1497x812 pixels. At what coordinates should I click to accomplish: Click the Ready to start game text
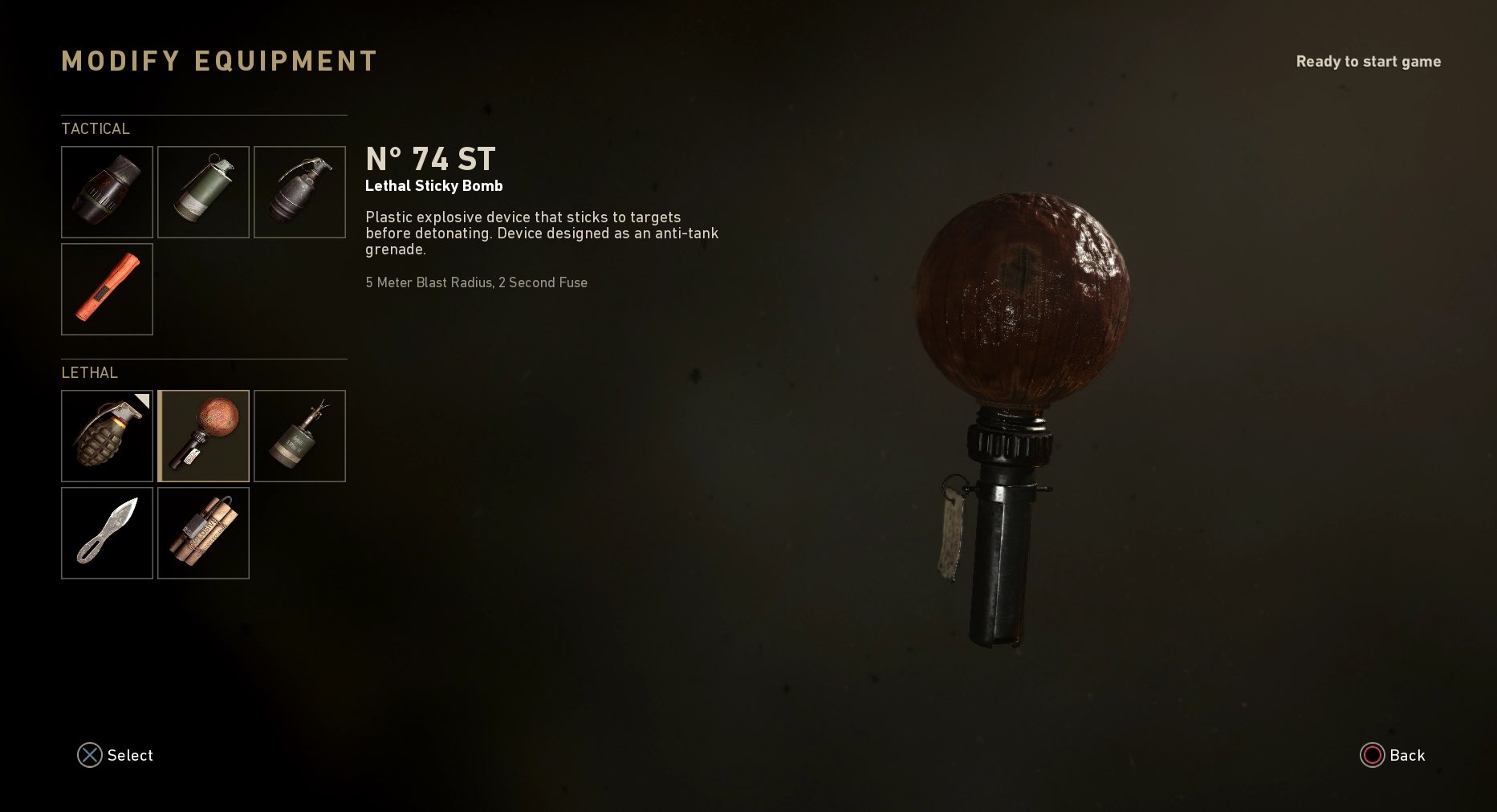click(x=1368, y=61)
